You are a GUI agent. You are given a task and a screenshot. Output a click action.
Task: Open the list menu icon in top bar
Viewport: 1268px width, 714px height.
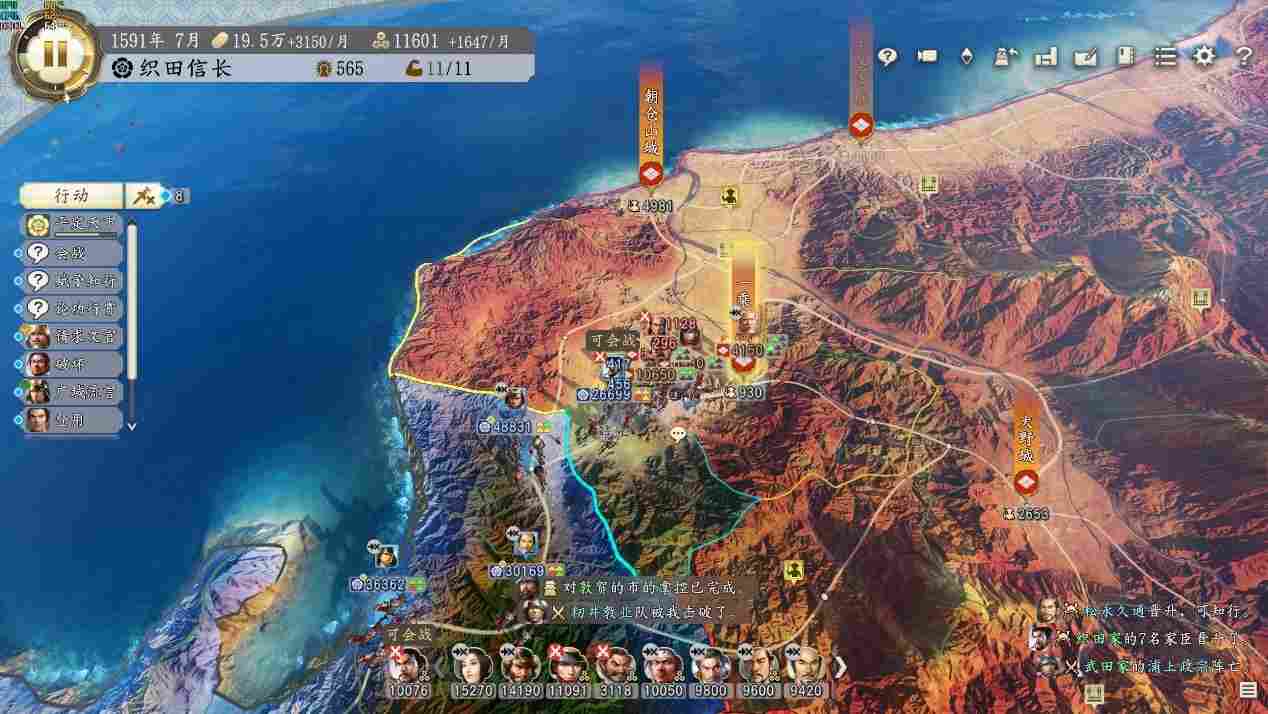(1165, 57)
